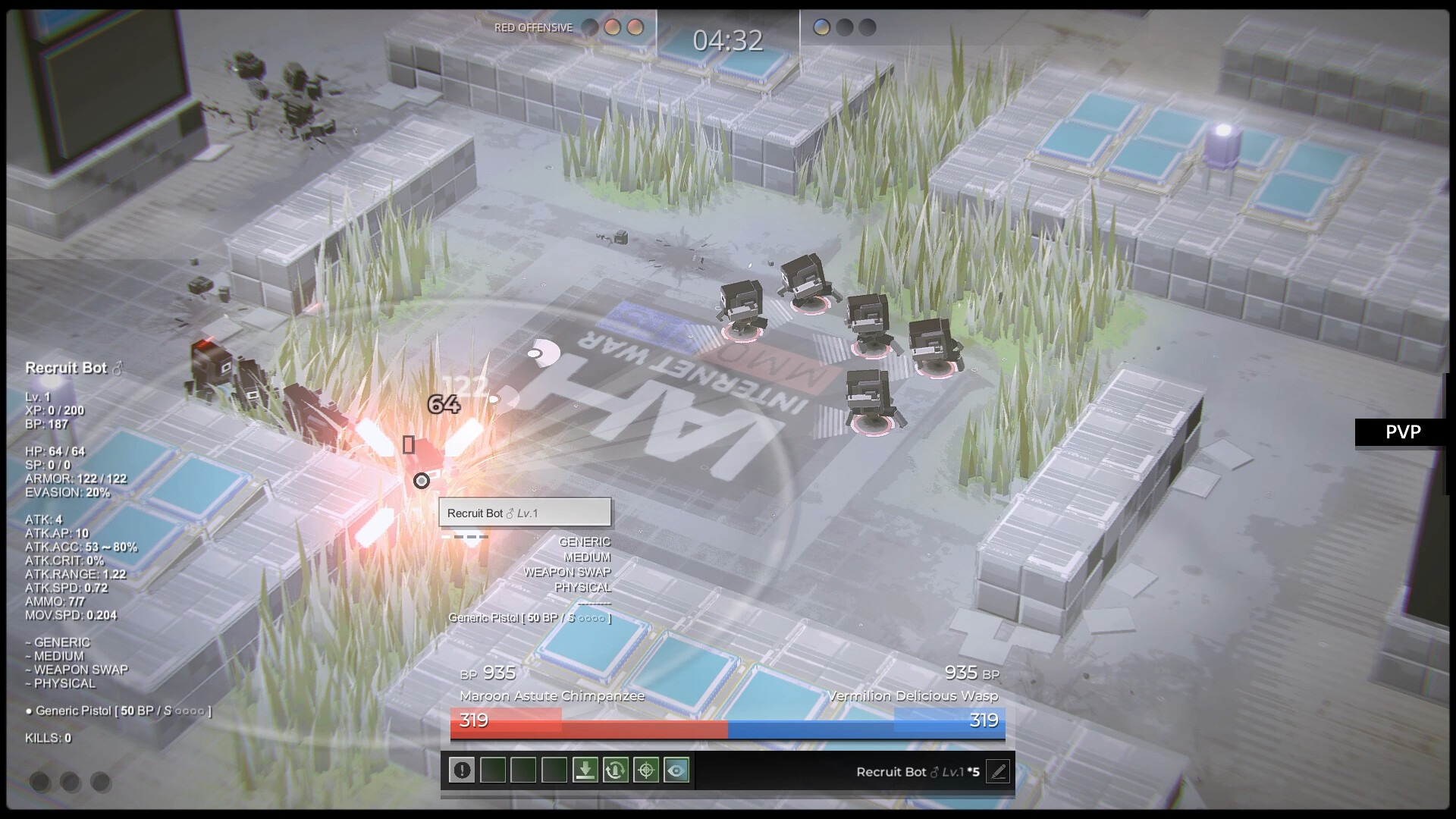Toggle the eye vision command

click(676, 770)
